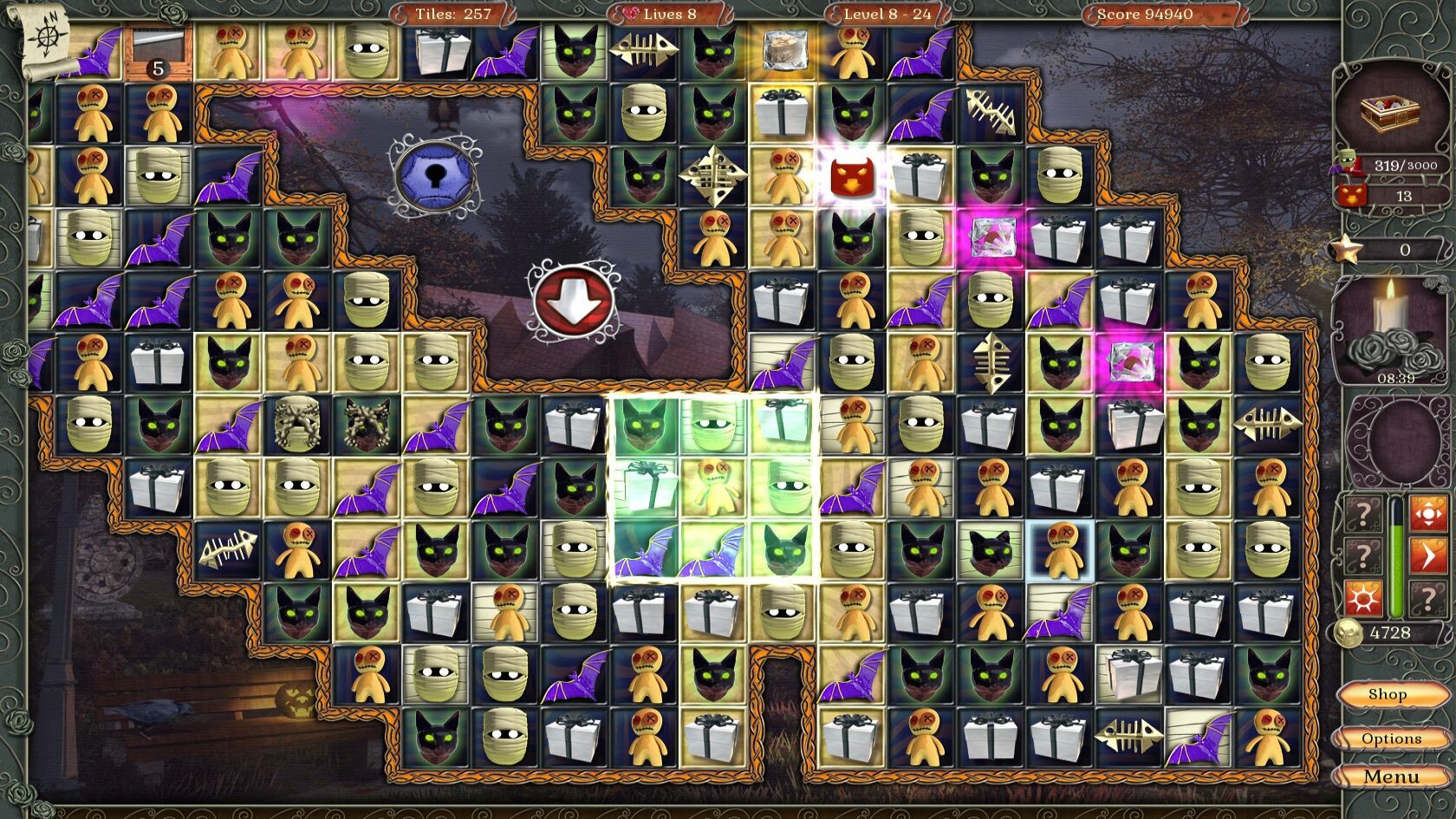Toggle the bottom-right question-mark powerup slot
Viewport: 1456px width, 819px height.
coord(1428,598)
